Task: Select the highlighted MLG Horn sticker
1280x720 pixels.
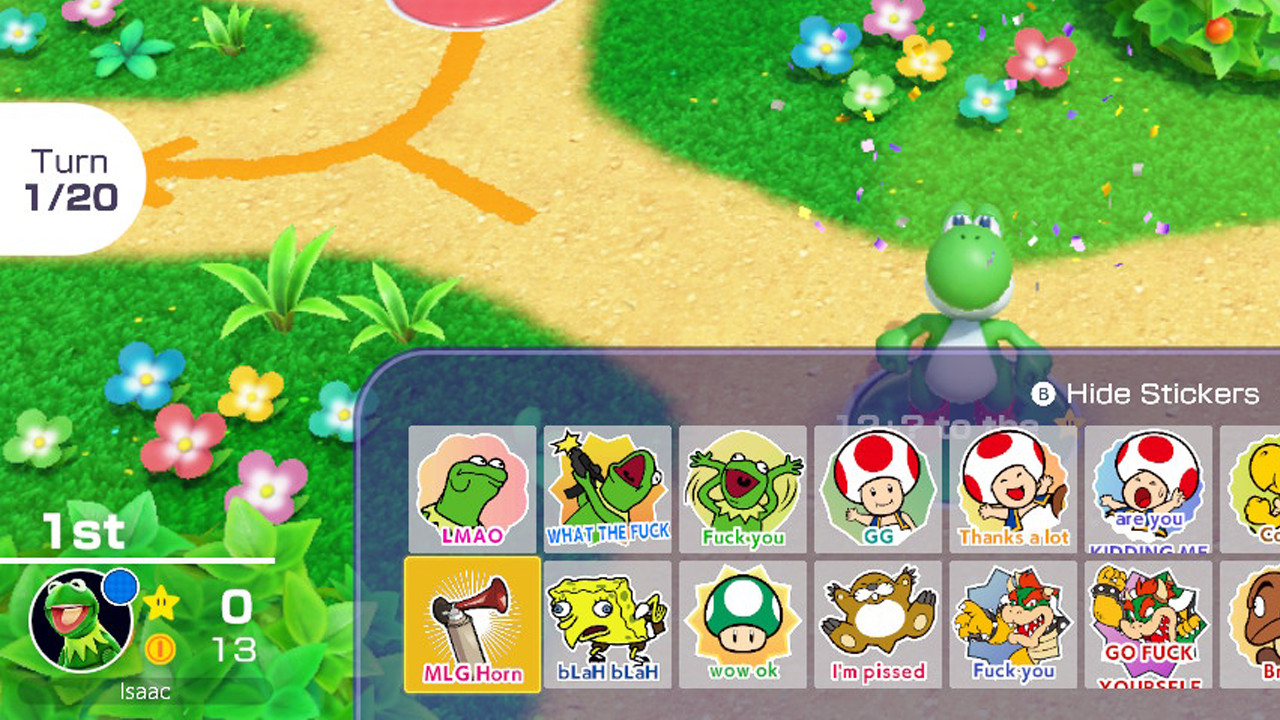Action: [472, 625]
